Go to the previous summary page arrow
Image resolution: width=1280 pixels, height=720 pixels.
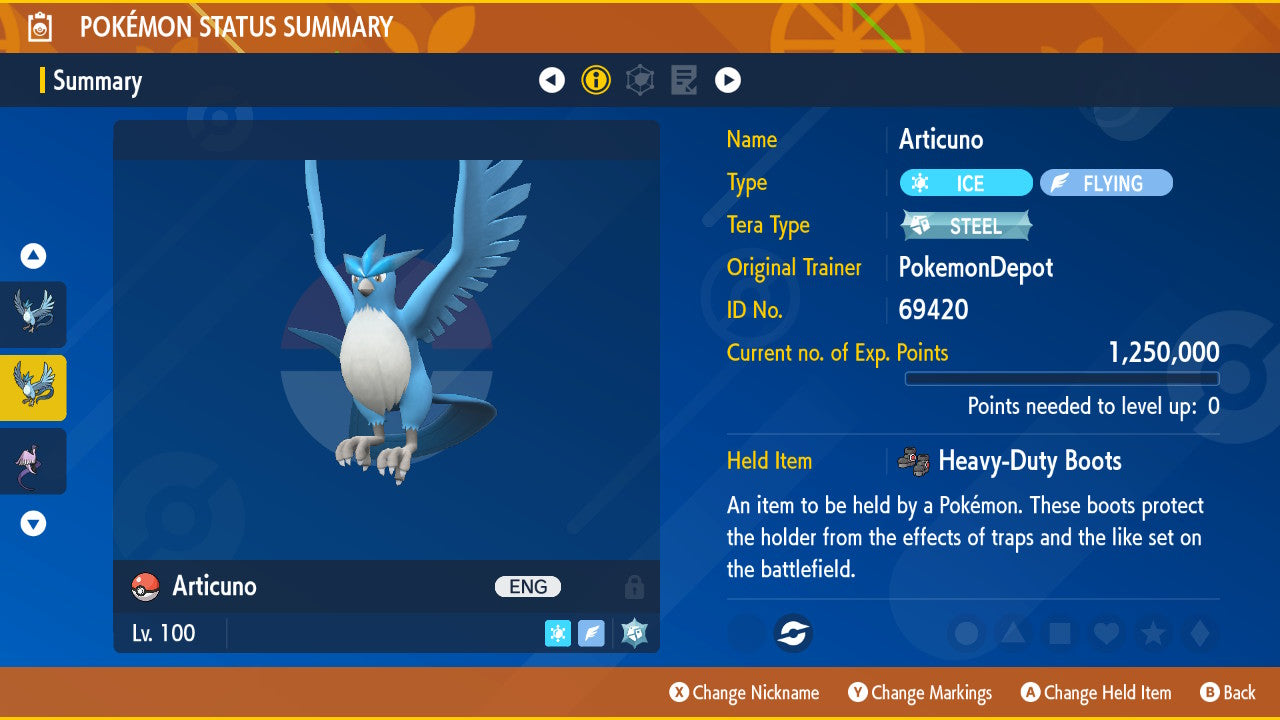552,80
